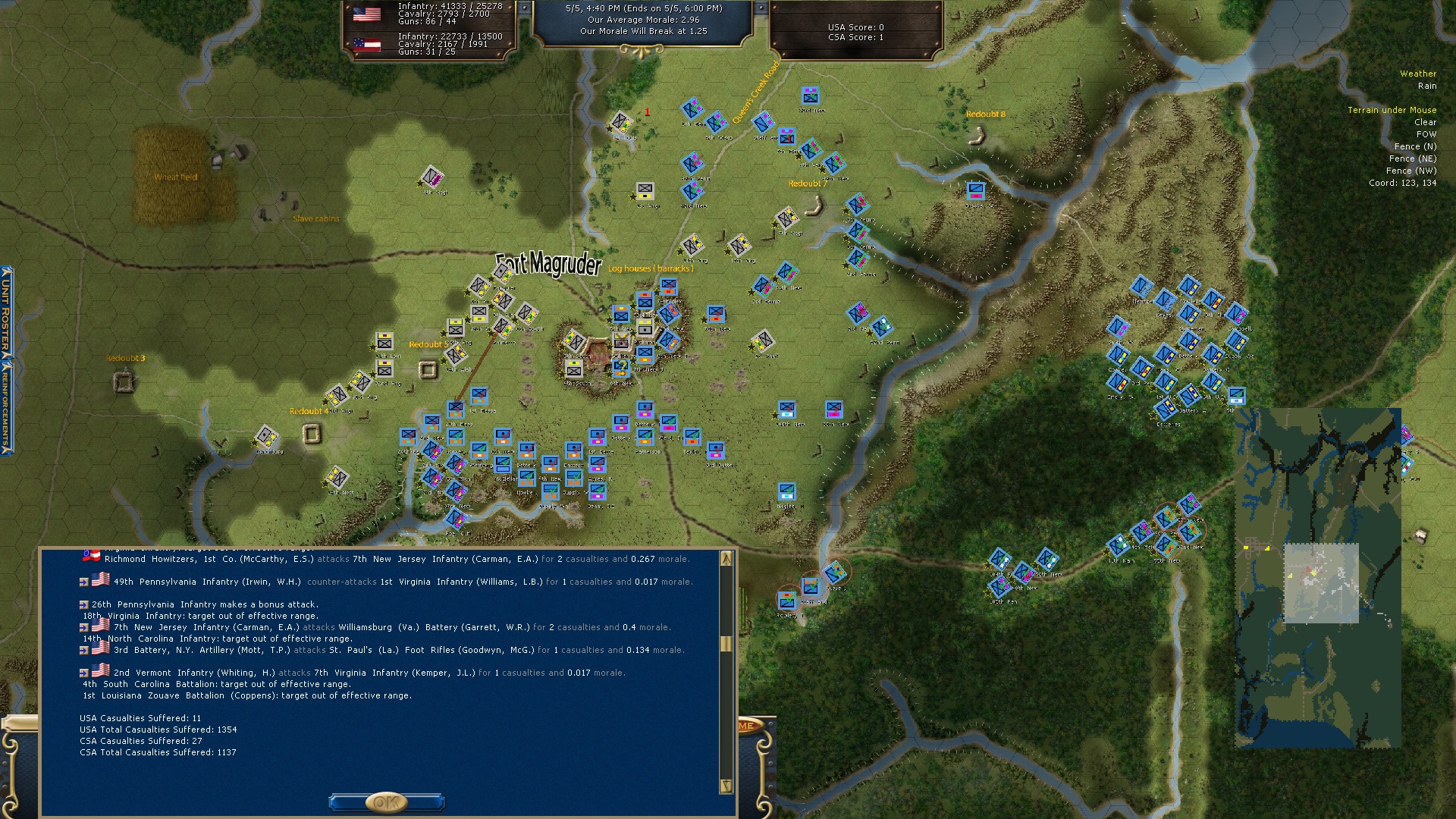
Task: Click the combat log scroll-down arrow
Action: [726, 786]
